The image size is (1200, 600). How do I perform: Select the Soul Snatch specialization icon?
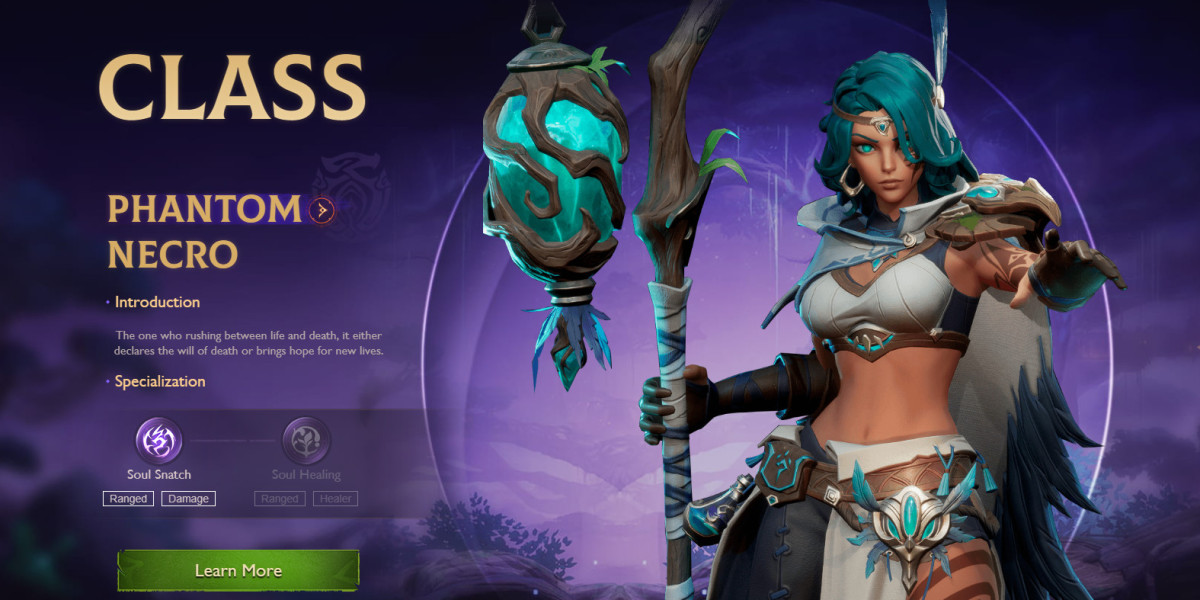pyautogui.click(x=159, y=441)
